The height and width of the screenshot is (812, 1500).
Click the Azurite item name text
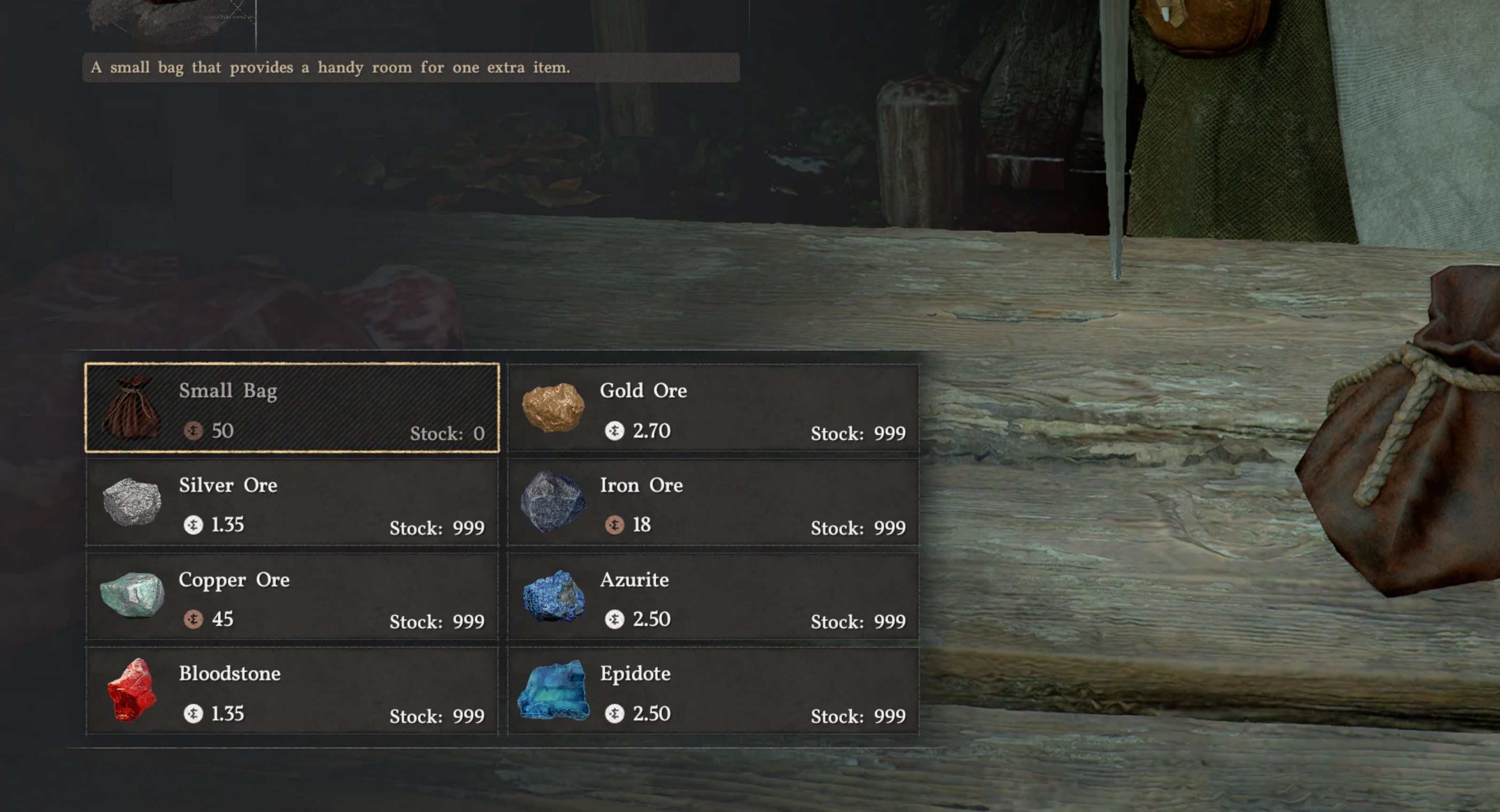click(635, 580)
